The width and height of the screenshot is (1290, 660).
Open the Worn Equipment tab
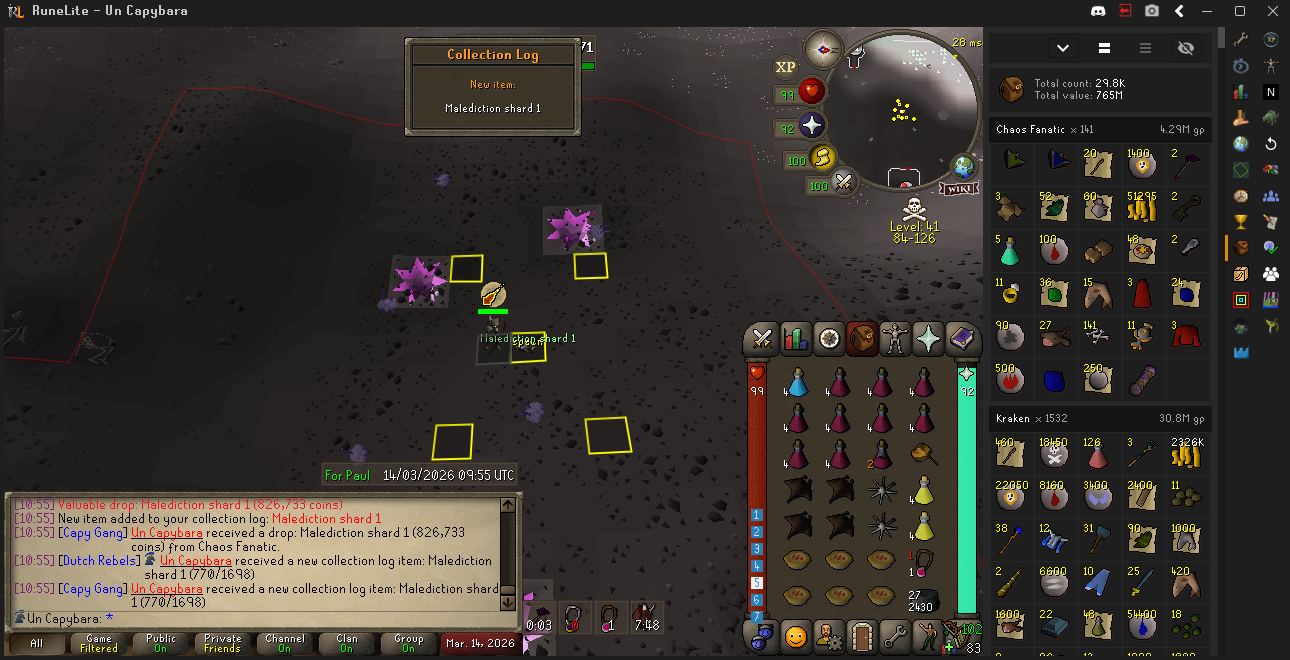pyautogui.click(x=895, y=339)
